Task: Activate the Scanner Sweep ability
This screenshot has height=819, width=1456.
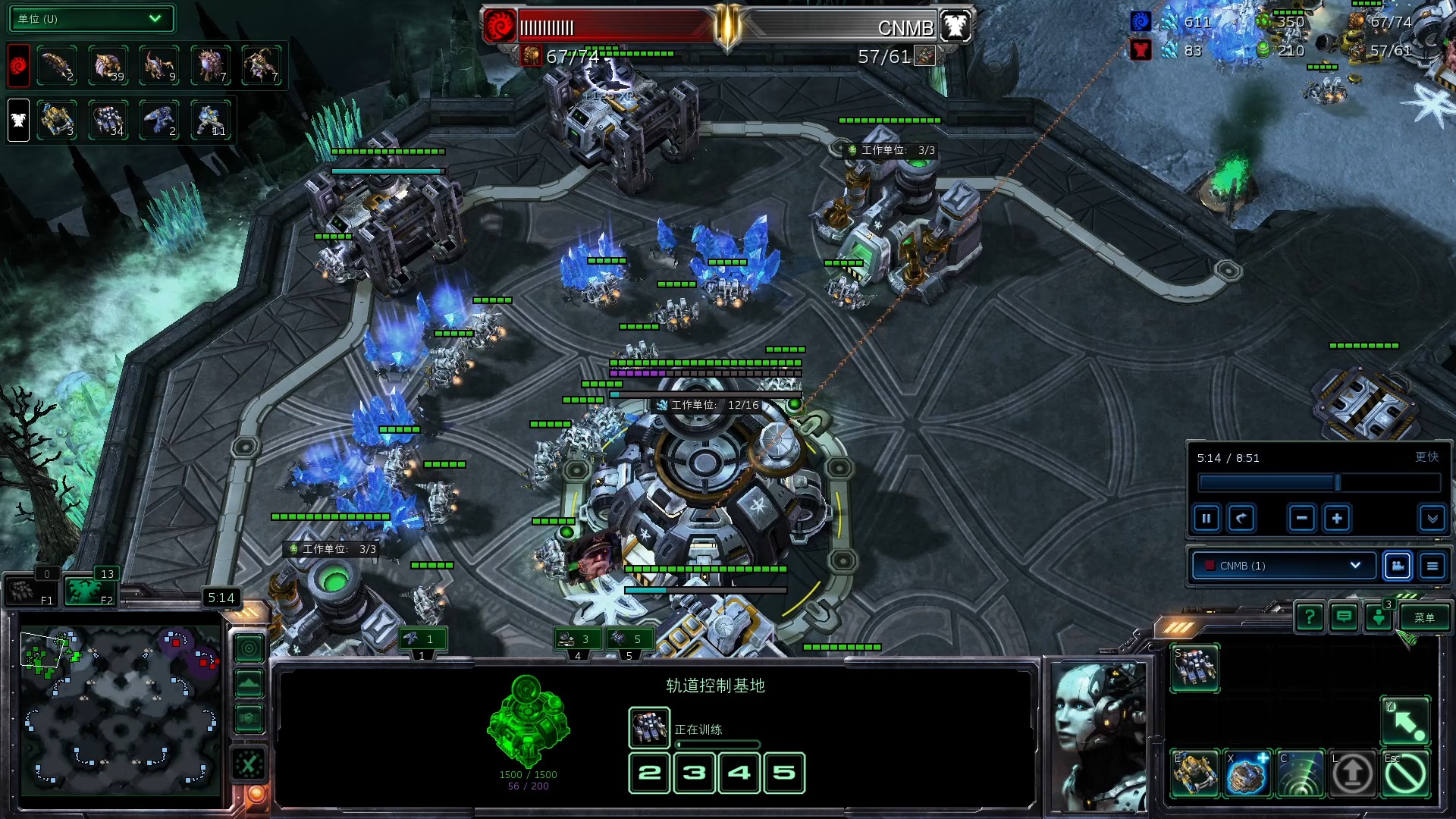Action: tap(1300, 774)
